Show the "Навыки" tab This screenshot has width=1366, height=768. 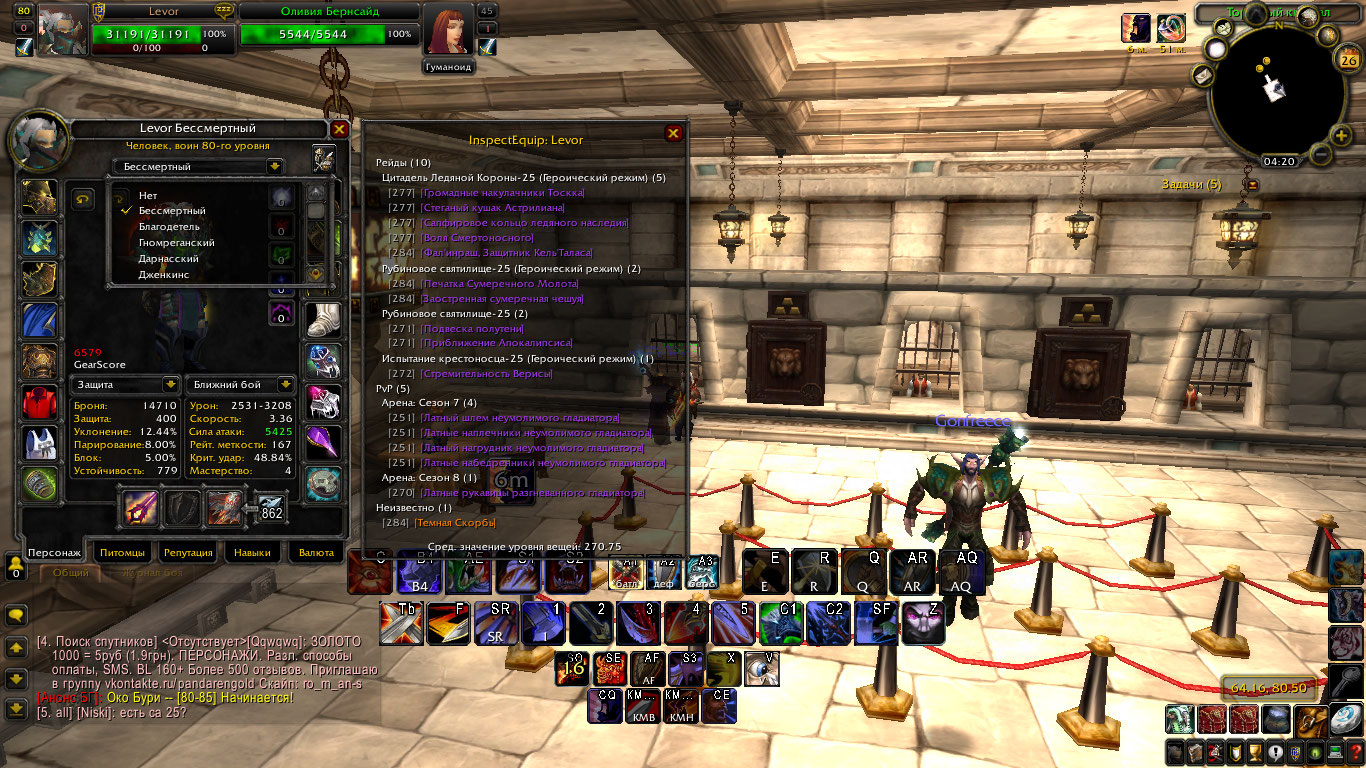252,552
